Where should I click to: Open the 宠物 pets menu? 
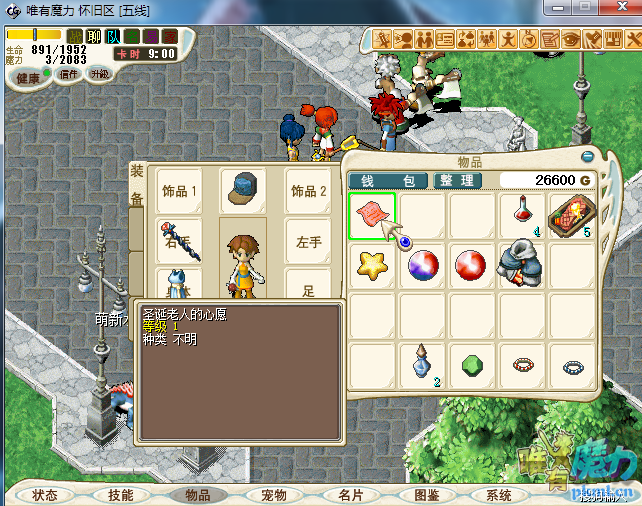pyautogui.click(x=274, y=495)
